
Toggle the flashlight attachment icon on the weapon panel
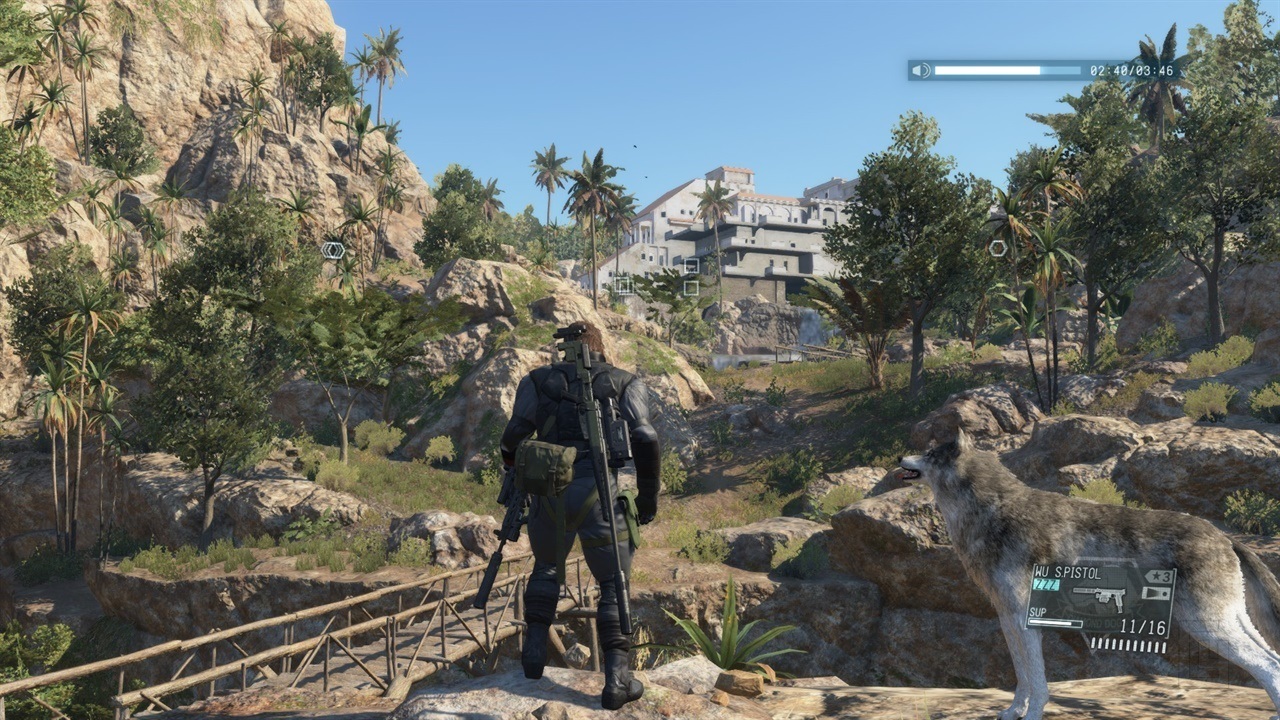[1158, 594]
